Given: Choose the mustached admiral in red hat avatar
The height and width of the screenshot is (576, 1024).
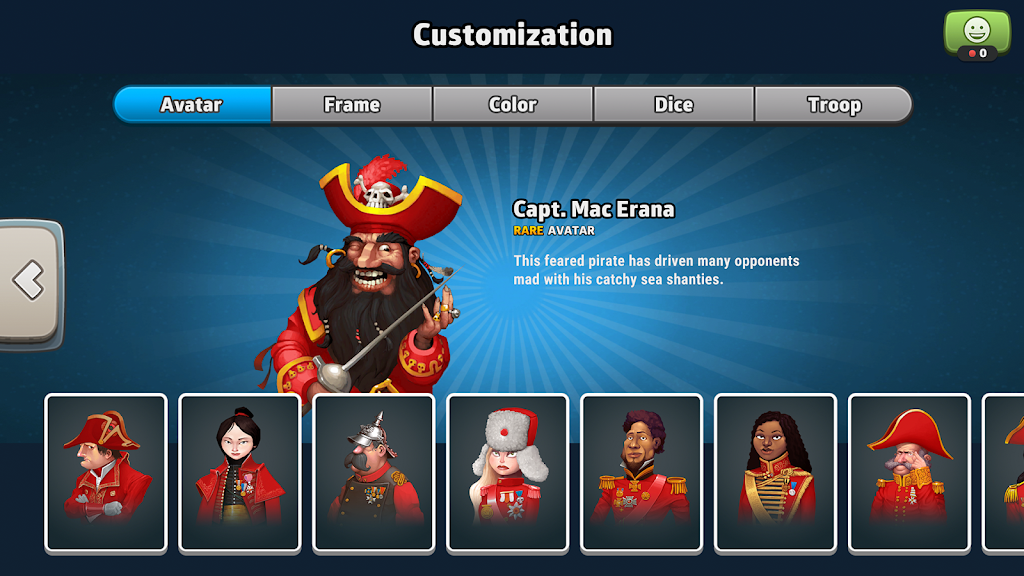Looking at the screenshot, I should click(x=909, y=472).
